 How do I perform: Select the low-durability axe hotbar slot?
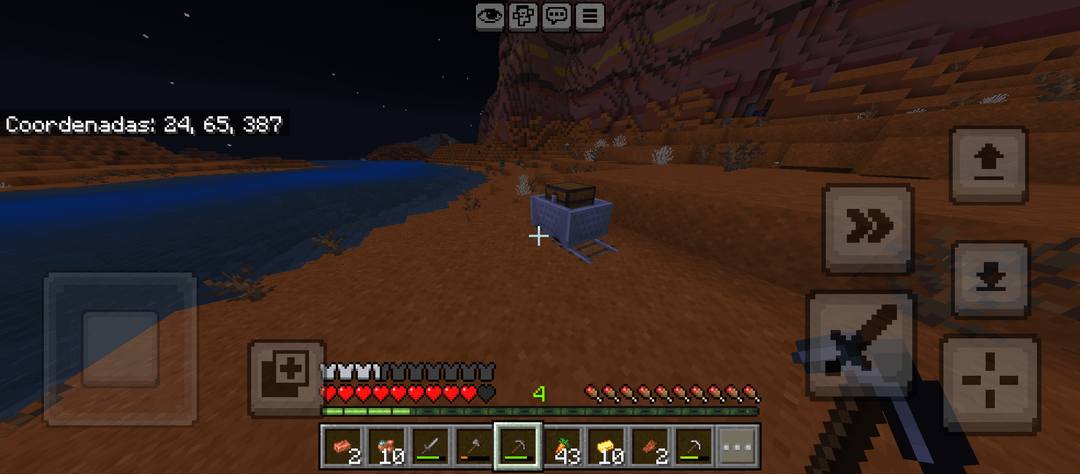click(x=474, y=445)
